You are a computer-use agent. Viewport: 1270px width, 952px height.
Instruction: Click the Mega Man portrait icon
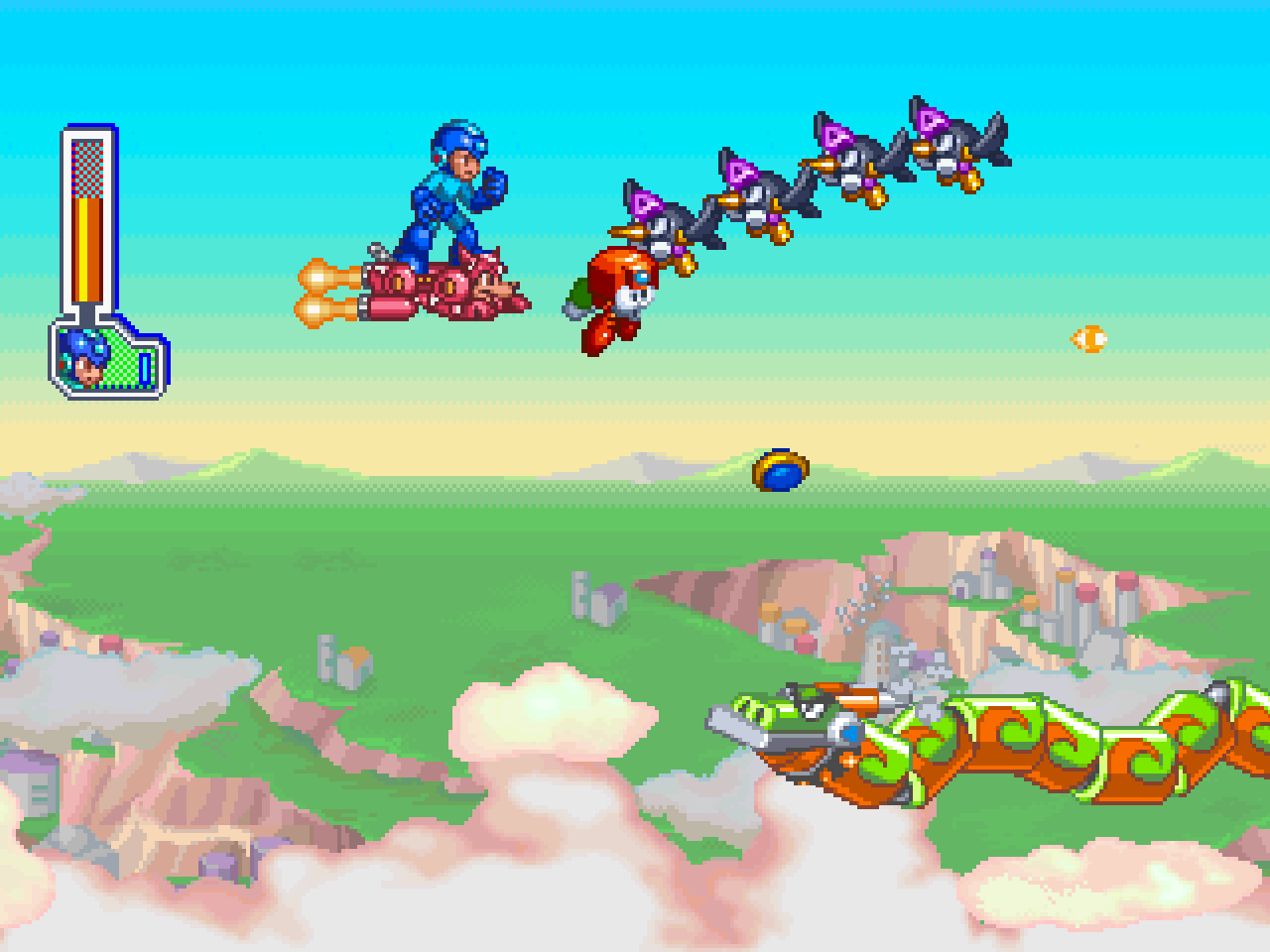pos(87,360)
